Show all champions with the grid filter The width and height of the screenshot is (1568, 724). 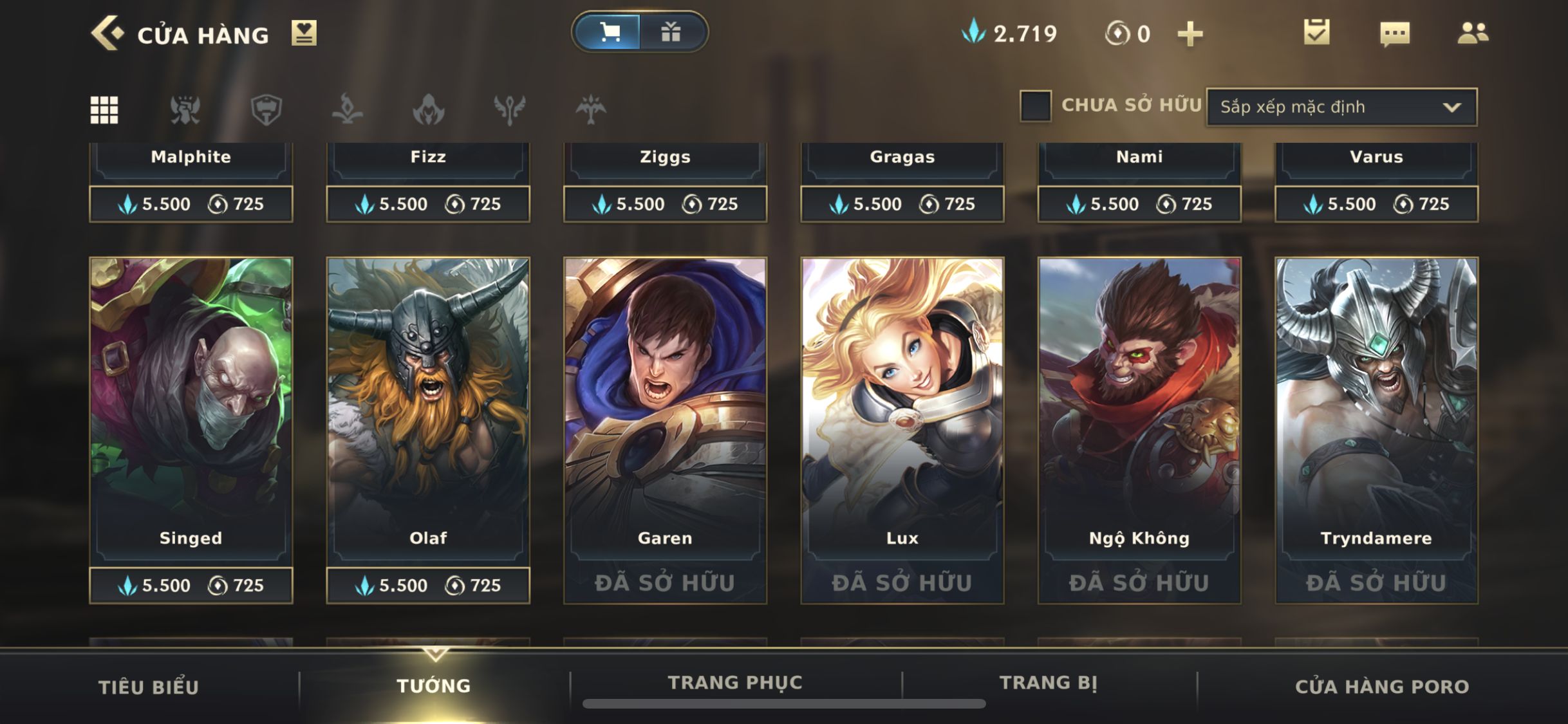click(104, 109)
